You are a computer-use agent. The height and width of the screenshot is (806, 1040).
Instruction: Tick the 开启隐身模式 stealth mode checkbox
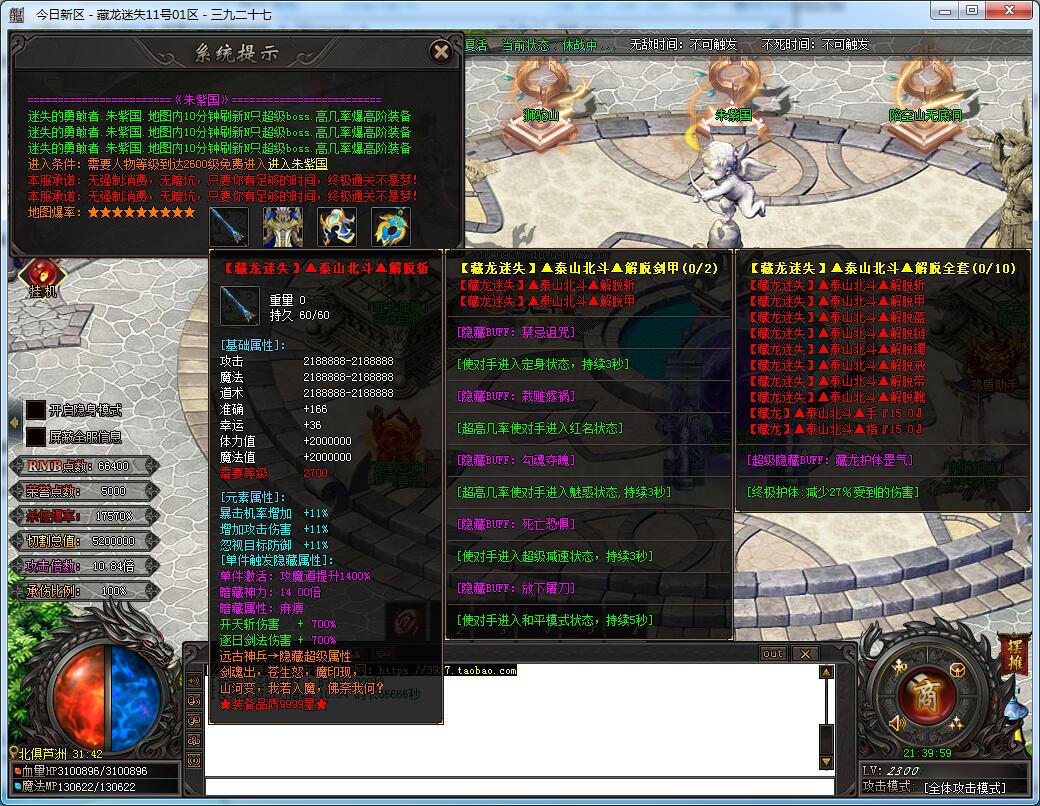[36, 410]
